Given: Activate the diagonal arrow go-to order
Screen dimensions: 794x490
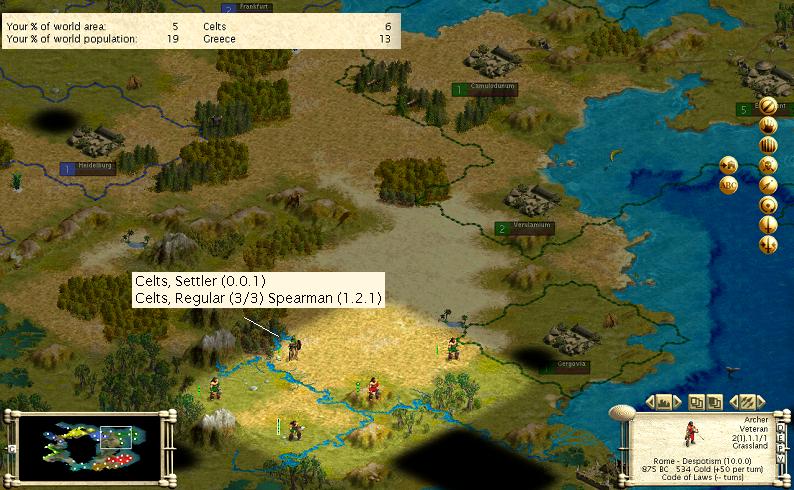Looking at the screenshot, I should coord(769,185).
